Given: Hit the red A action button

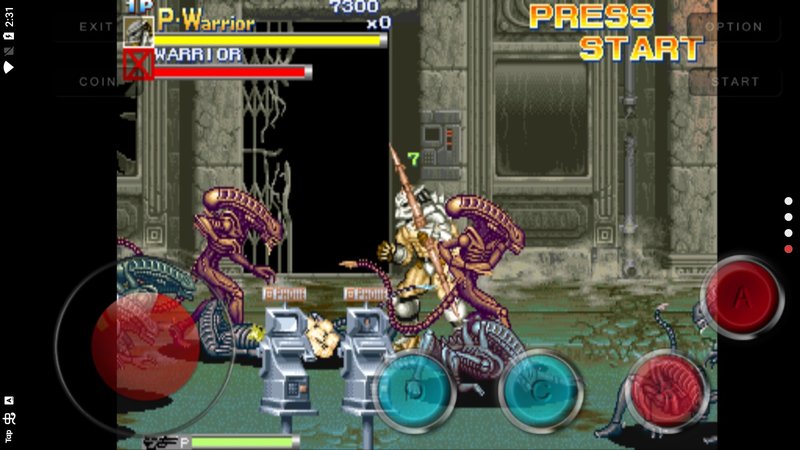Looking at the screenshot, I should pos(741,297).
